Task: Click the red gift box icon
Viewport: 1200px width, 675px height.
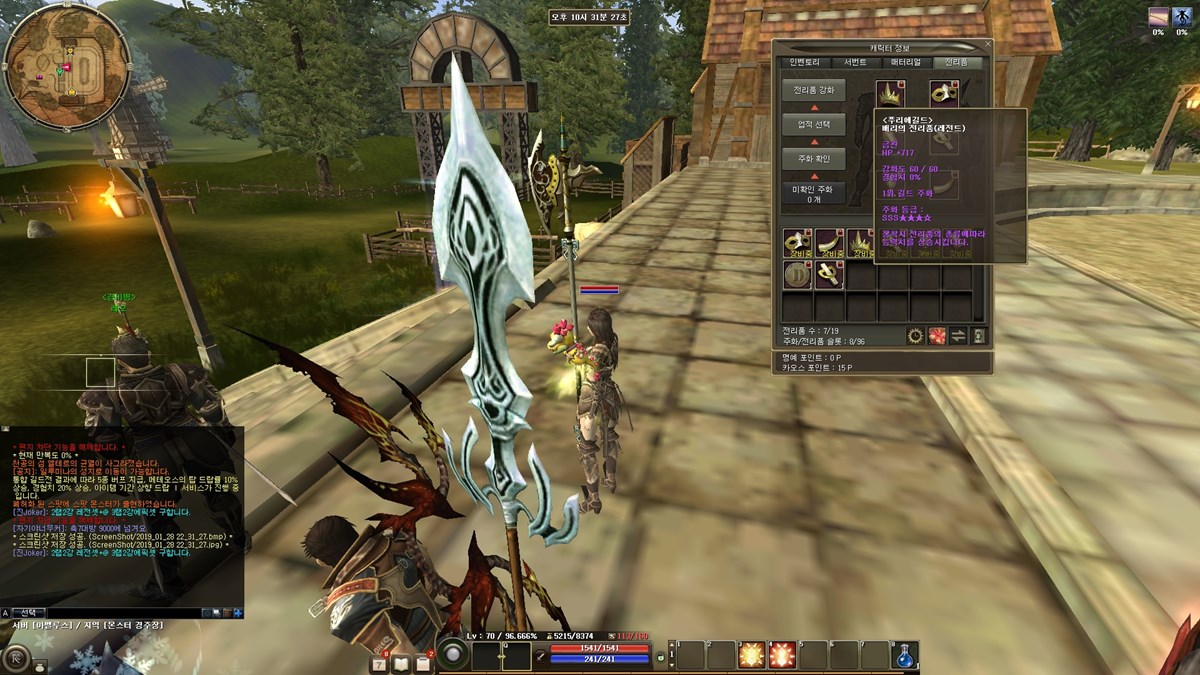Action: click(x=937, y=336)
